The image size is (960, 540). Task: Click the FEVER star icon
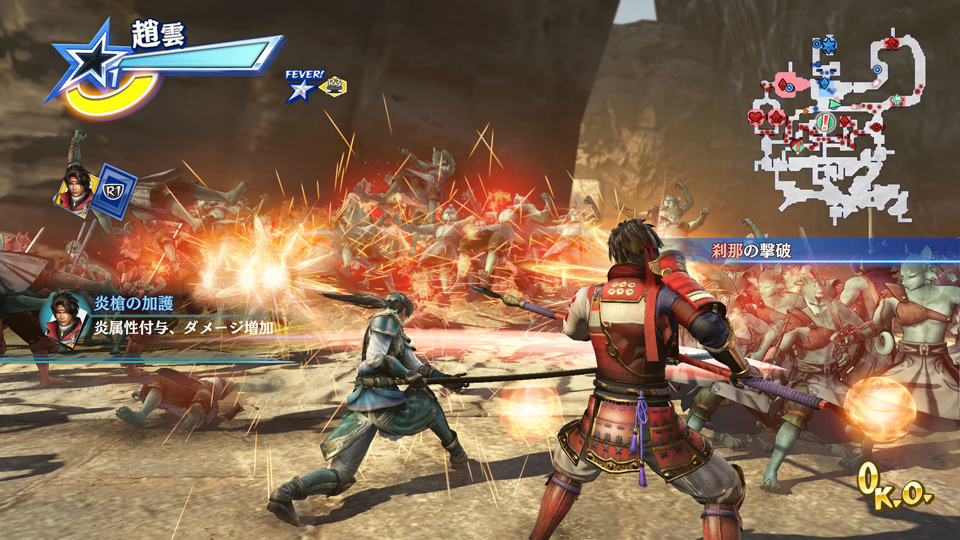(300, 91)
